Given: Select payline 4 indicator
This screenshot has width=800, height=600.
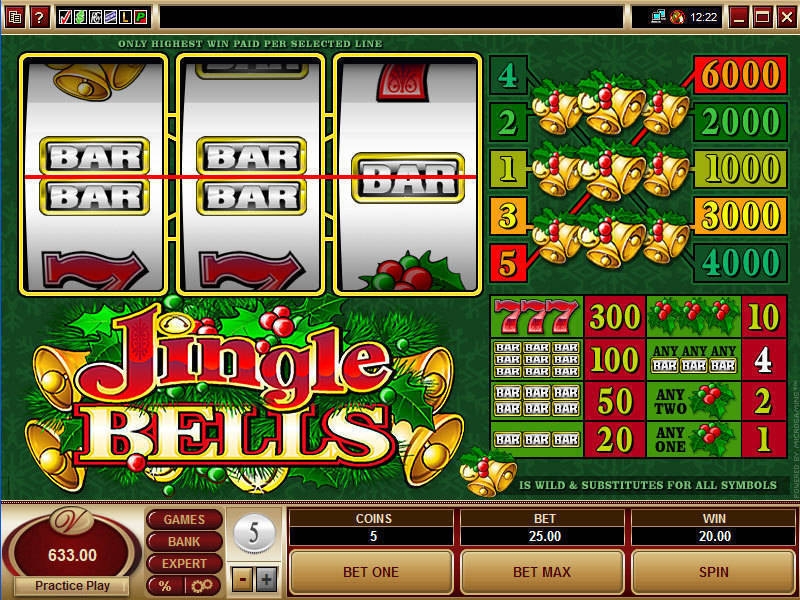Looking at the screenshot, I should coord(508,73).
